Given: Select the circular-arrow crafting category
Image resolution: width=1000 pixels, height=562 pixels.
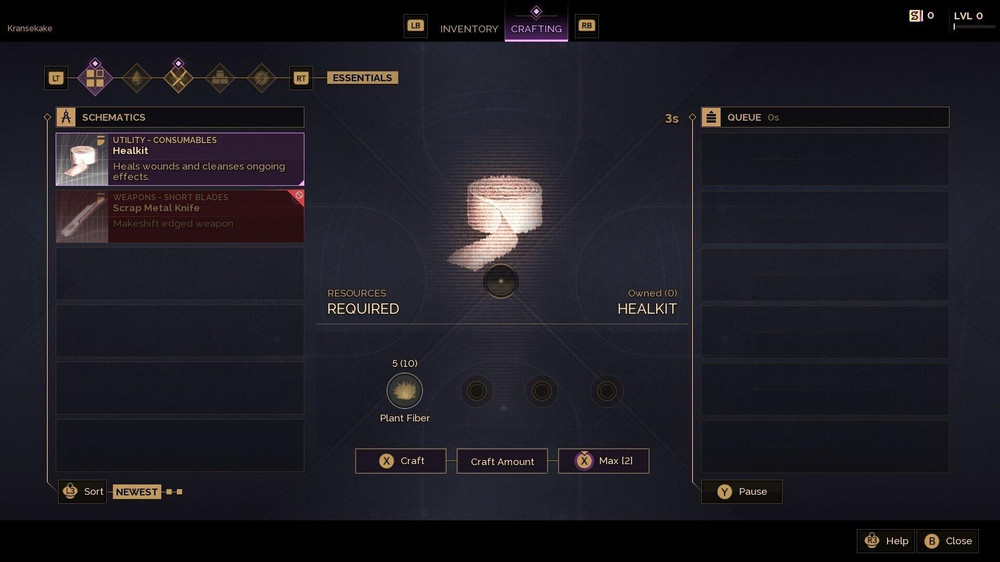Looking at the screenshot, I should coord(262,77).
